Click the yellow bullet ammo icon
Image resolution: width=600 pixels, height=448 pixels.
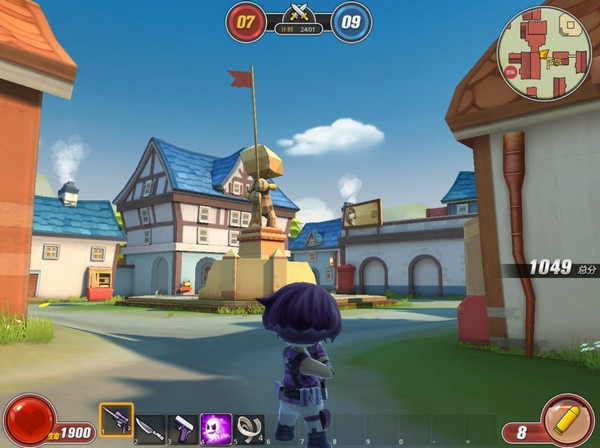click(x=567, y=419)
